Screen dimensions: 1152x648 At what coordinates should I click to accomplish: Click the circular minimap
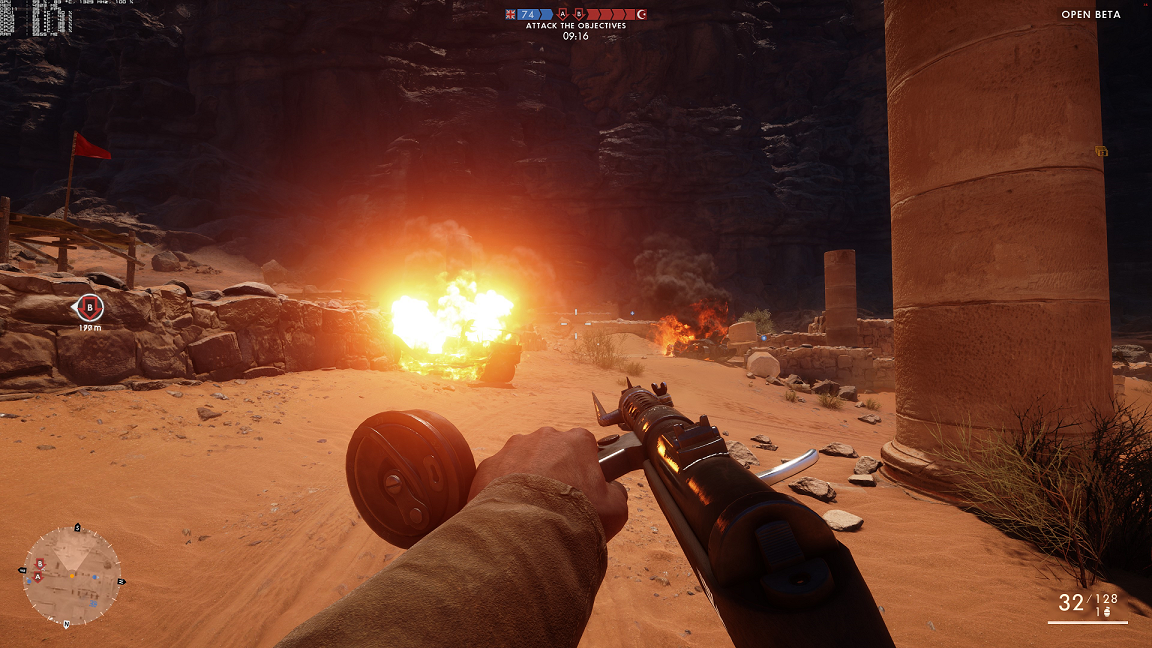72,575
